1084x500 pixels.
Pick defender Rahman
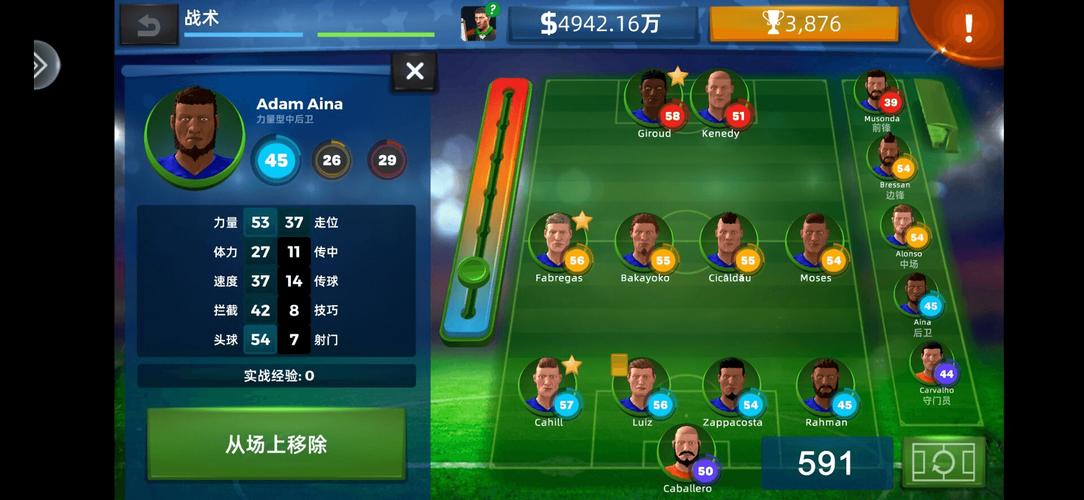click(x=825, y=387)
